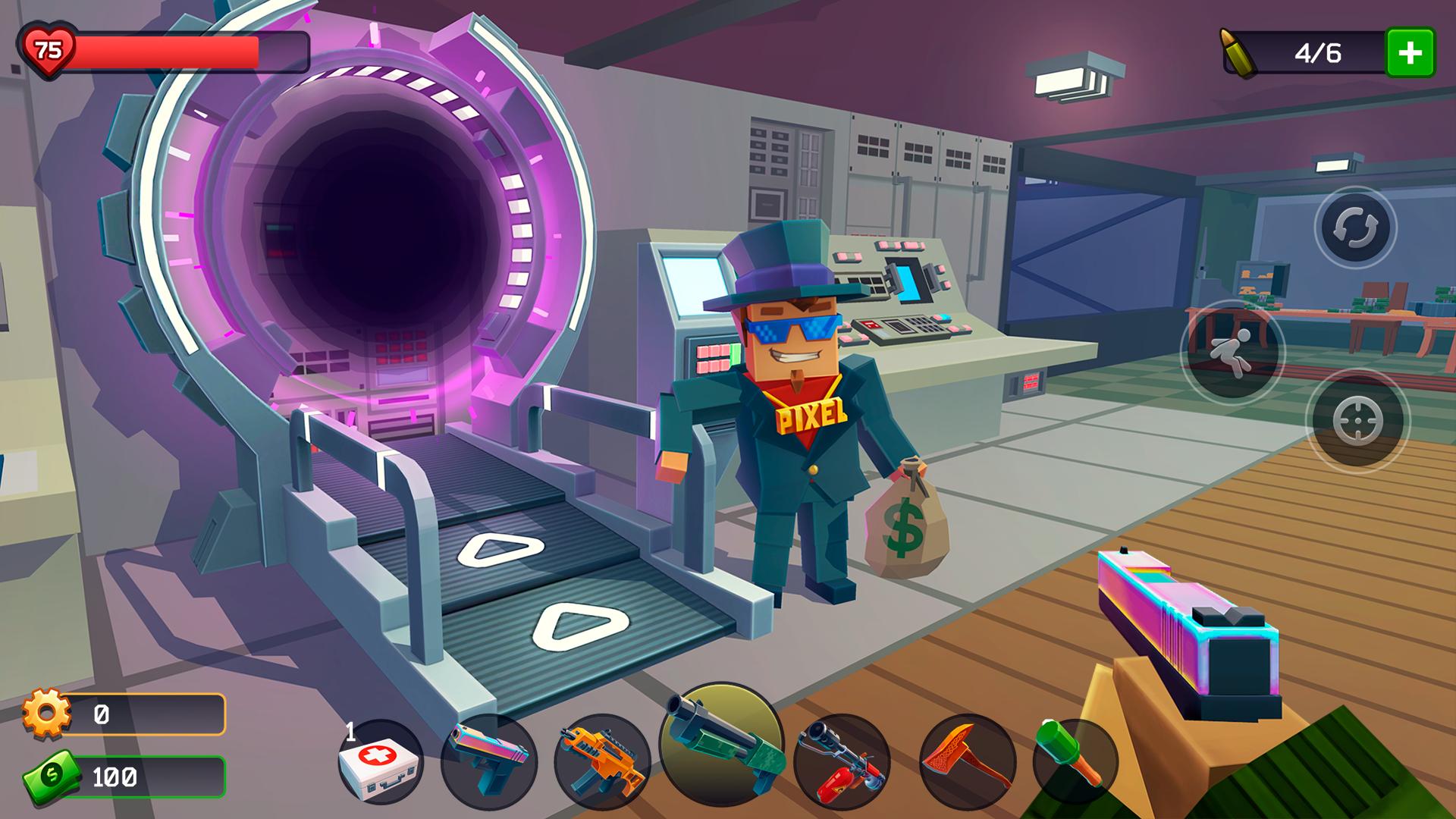Image resolution: width=1456 pixels, height=819 pixels.
Task: Tap the running figure sprint button
Action: [1232, 352]
